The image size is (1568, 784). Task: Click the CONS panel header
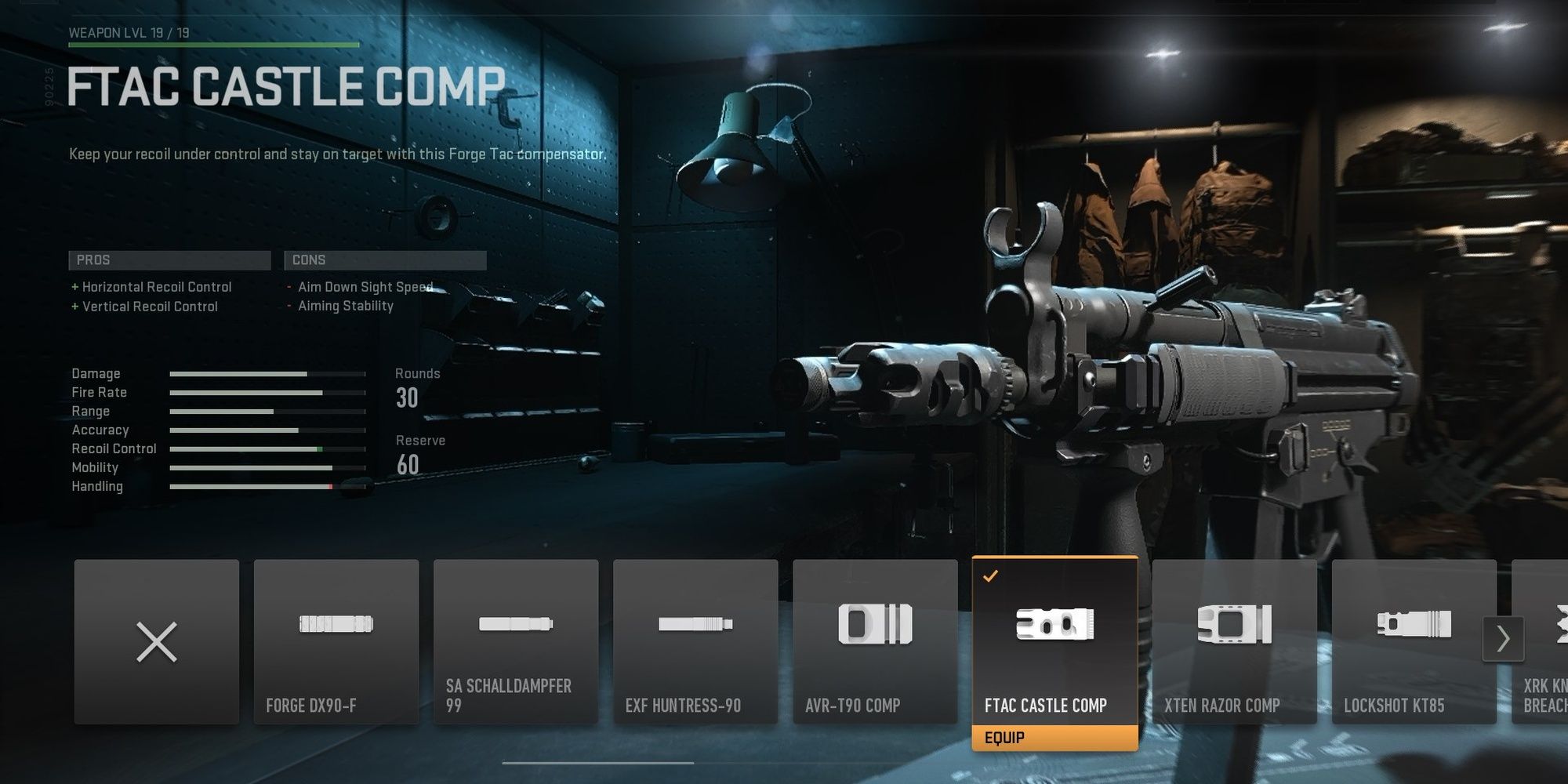click(x=384, y=260)
